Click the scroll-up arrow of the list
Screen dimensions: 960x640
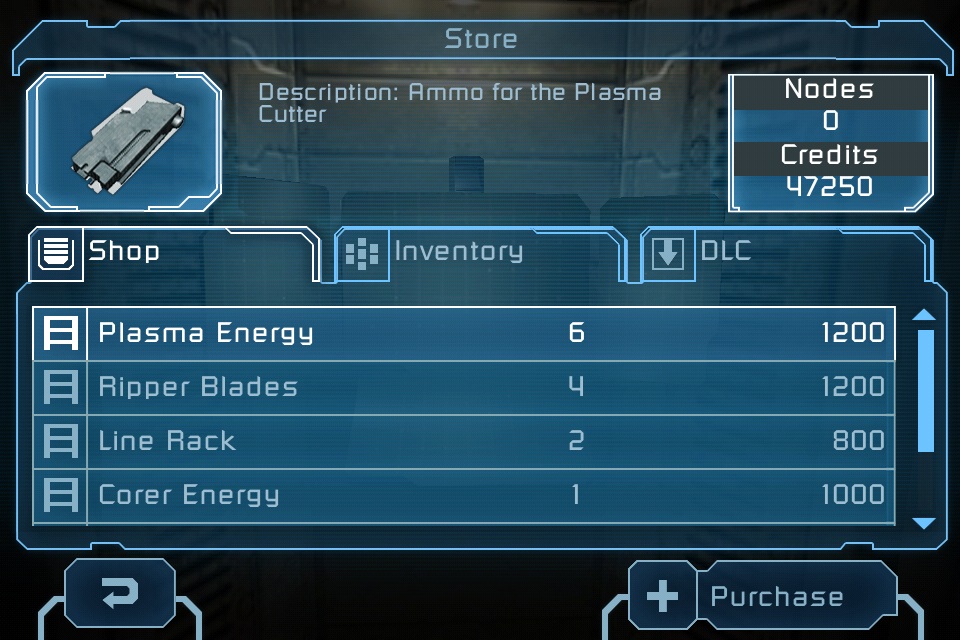(x=924, y=315)
